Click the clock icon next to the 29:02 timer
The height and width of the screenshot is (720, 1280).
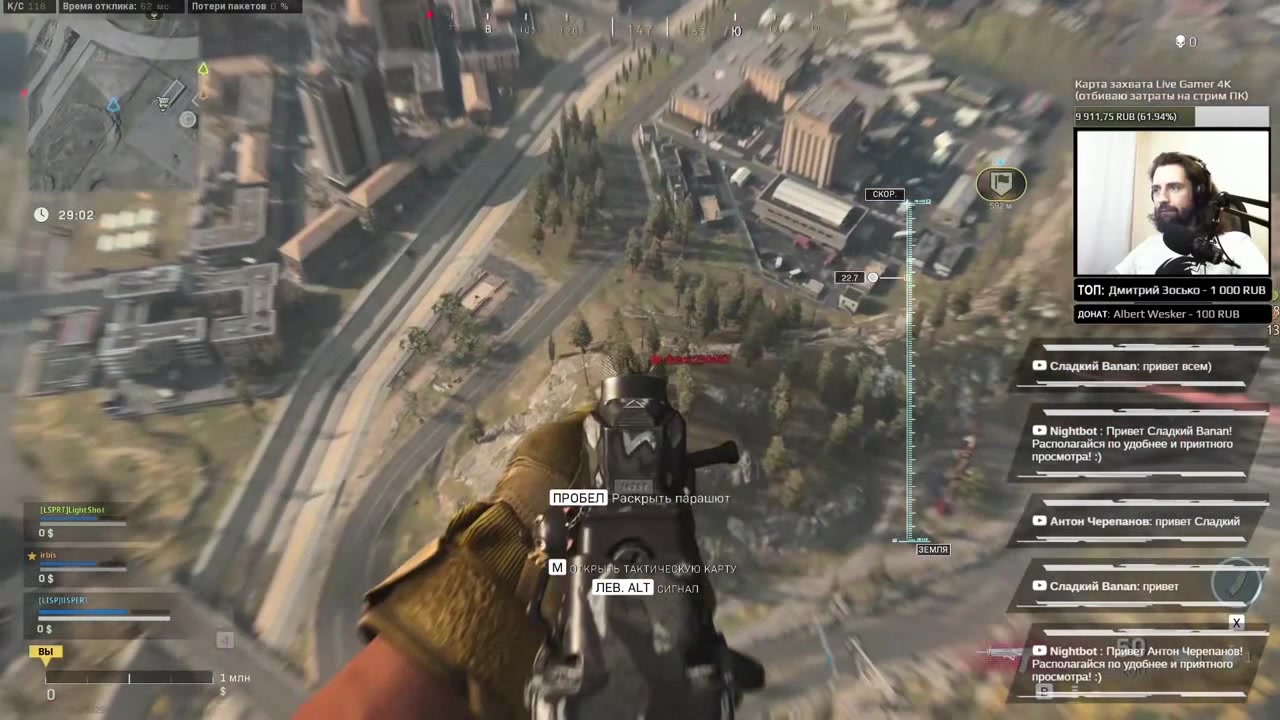pyautogui.click(x=41, y=214)
